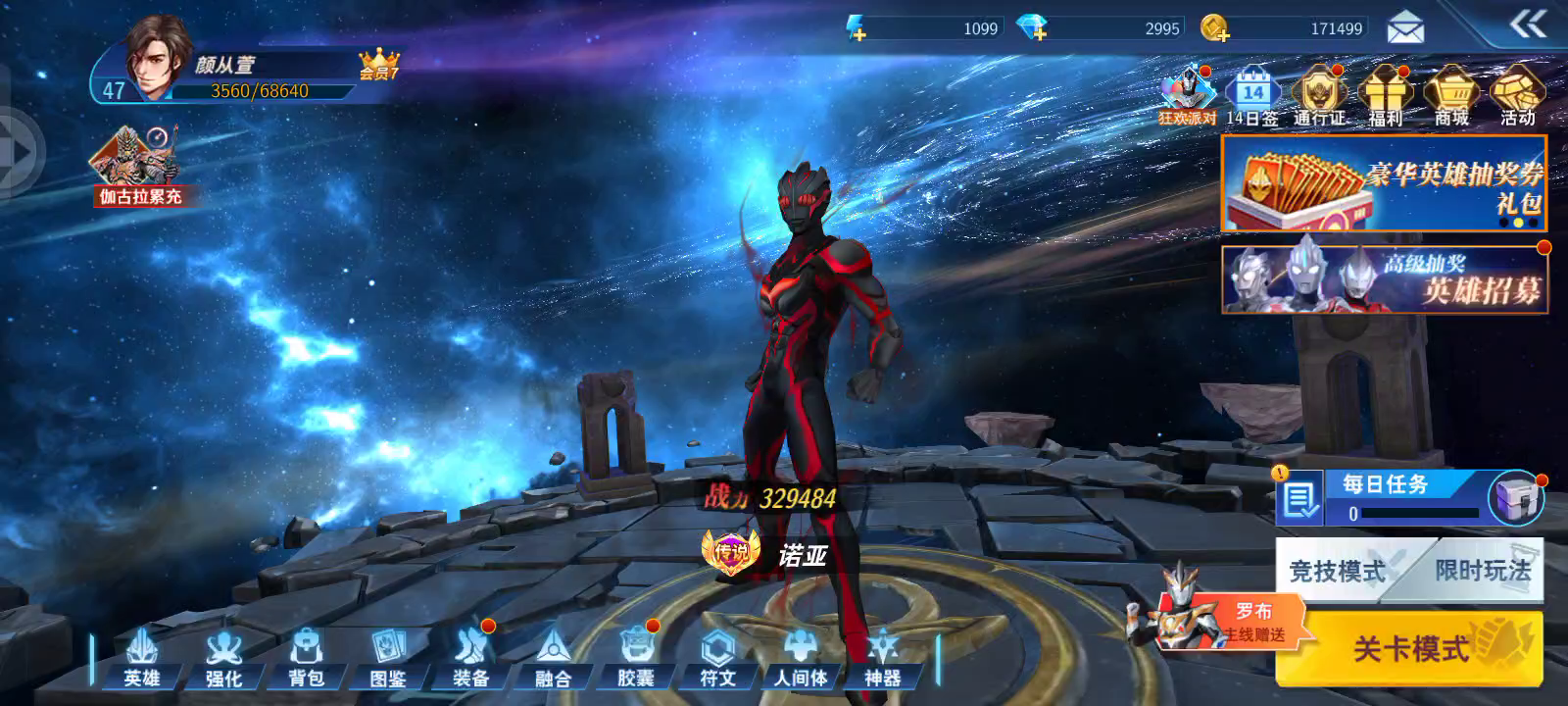Open 限时玩法 limited-time modes
The height and width of the screenshot is (706, 1568).
1482,570
